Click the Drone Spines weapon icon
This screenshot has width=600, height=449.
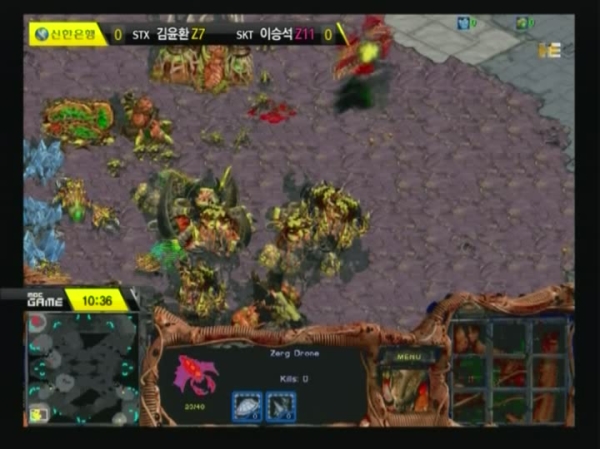tap(281, 405)
